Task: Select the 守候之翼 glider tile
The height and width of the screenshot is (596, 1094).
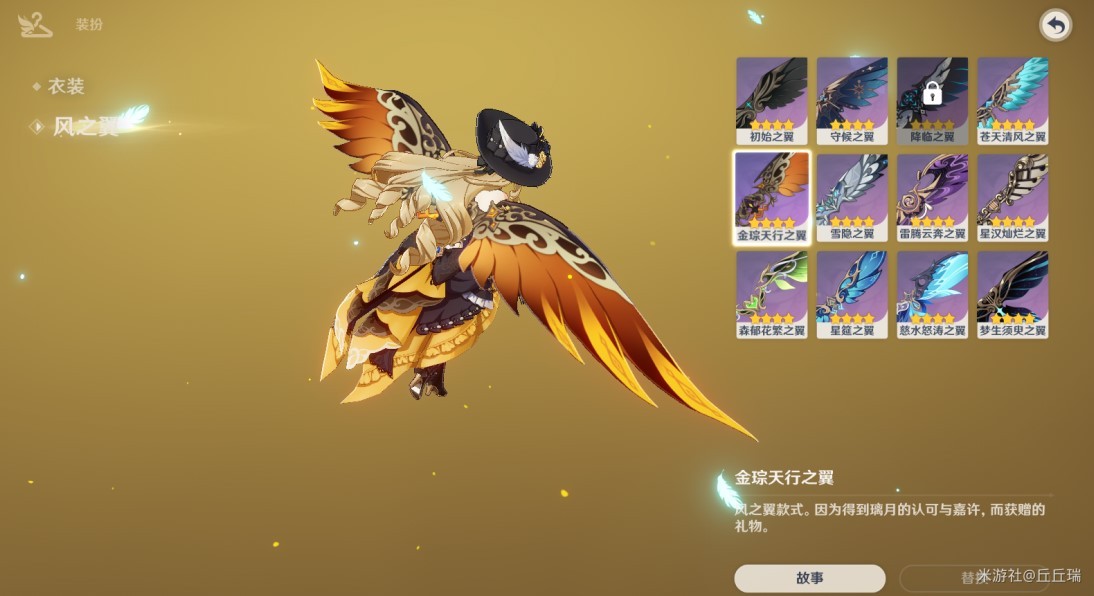Action: 852,99
